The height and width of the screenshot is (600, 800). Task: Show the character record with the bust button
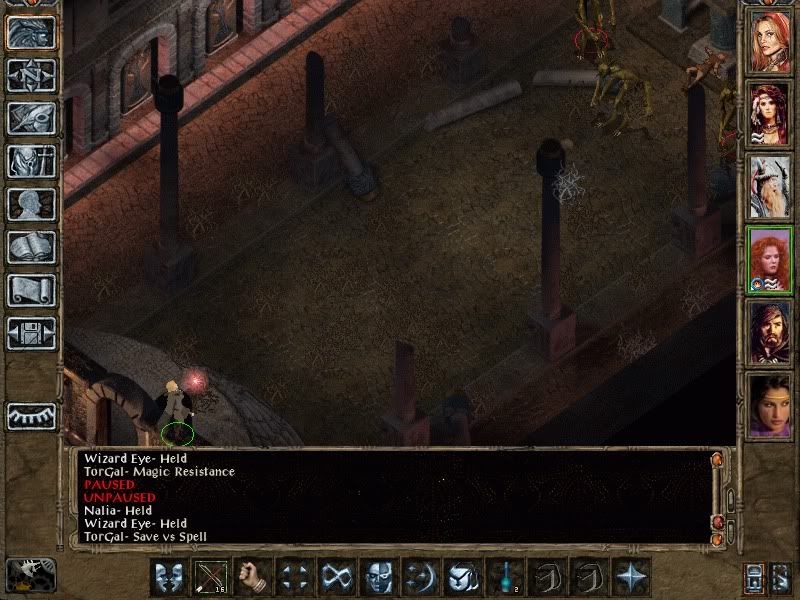(x=31, y=204)
